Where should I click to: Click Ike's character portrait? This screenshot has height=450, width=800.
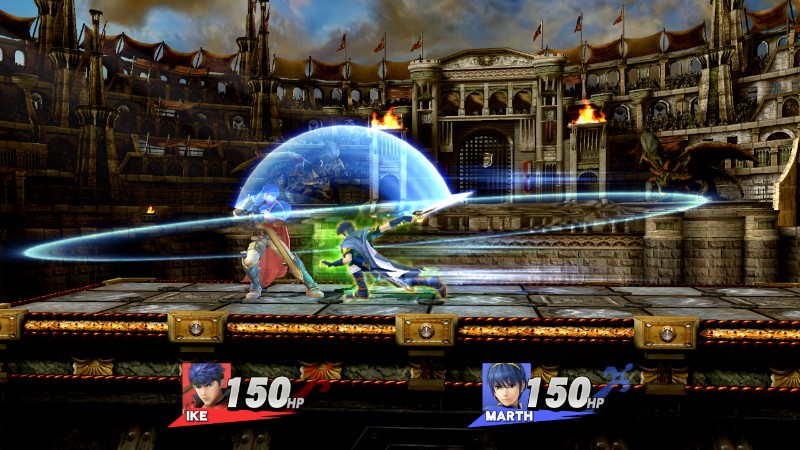(x=203, y=386)
